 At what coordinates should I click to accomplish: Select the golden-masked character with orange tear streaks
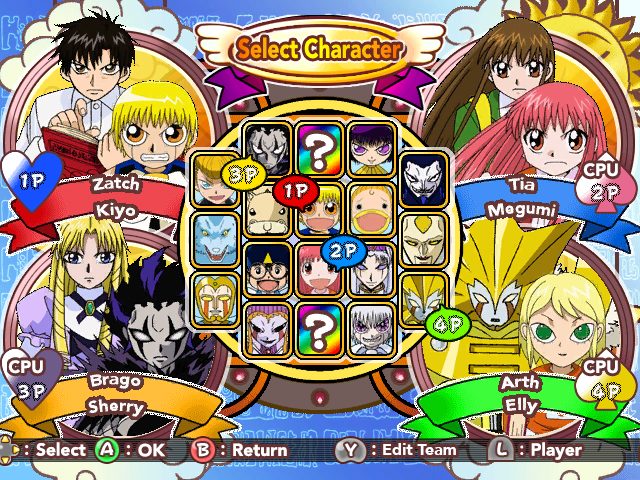216,296
